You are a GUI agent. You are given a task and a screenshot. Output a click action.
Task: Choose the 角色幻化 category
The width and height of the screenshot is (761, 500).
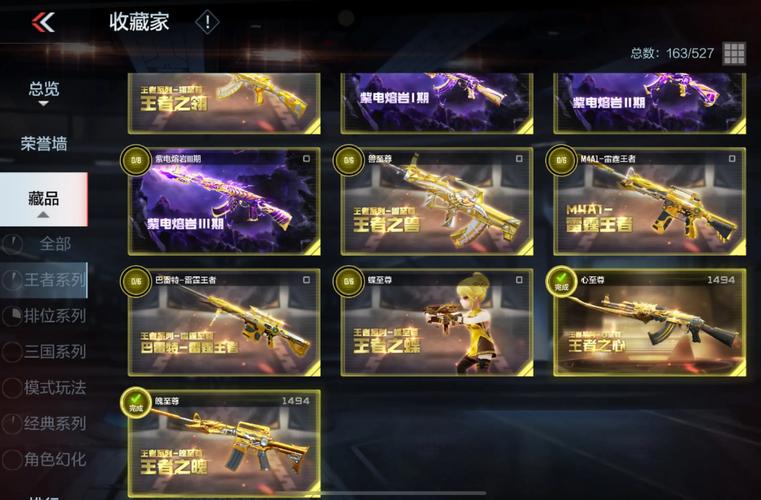(55, 460)
